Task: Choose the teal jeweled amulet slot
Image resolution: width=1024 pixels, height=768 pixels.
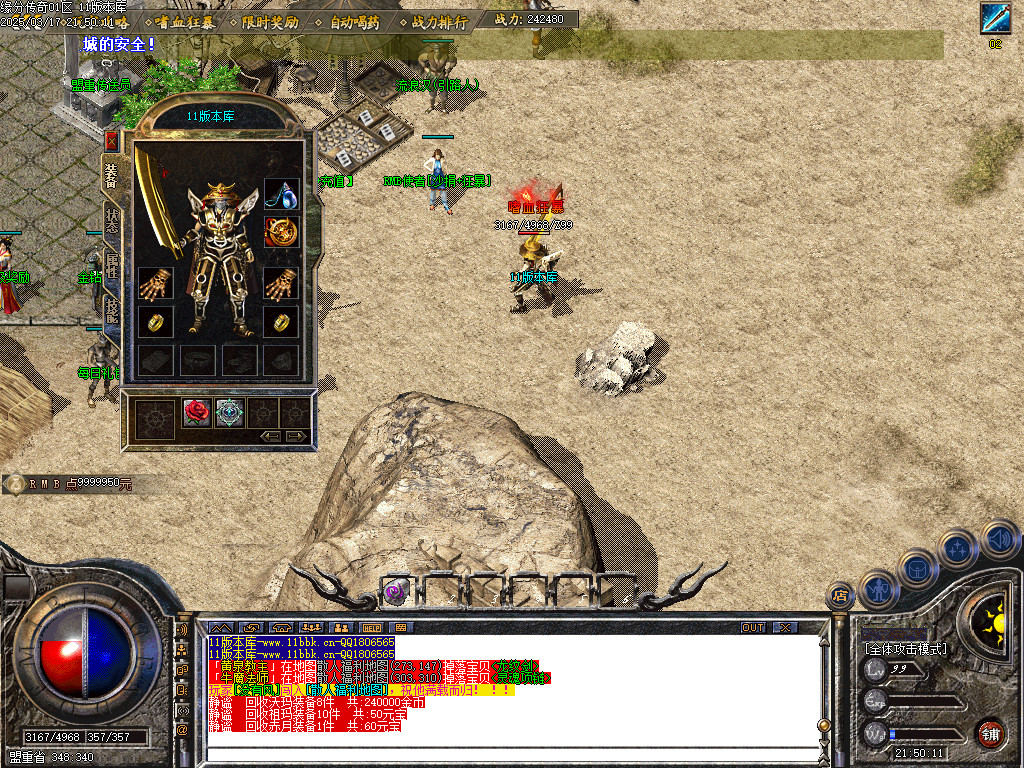Action: pos(230,412)
